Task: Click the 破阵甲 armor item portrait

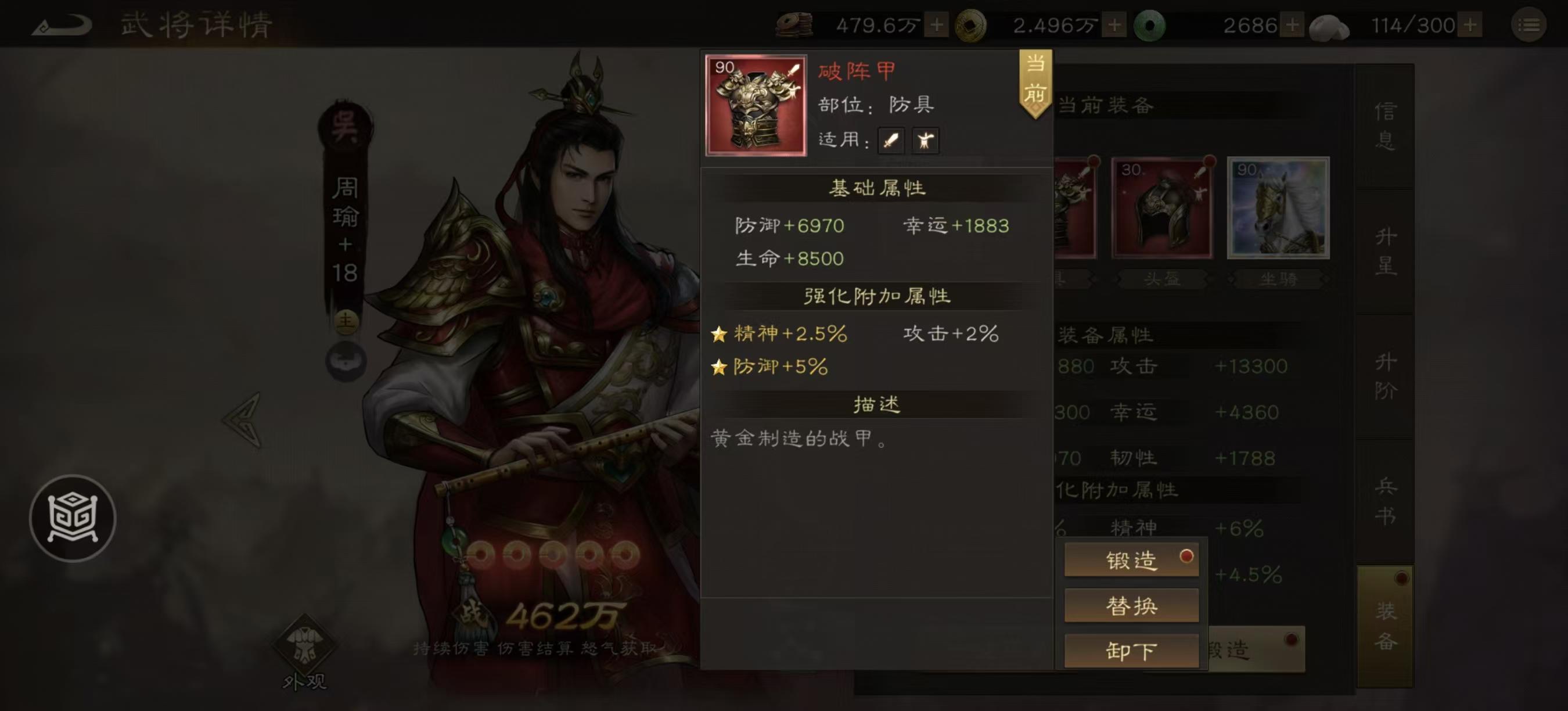Action: pyautogui.click(x=755, y=110)
